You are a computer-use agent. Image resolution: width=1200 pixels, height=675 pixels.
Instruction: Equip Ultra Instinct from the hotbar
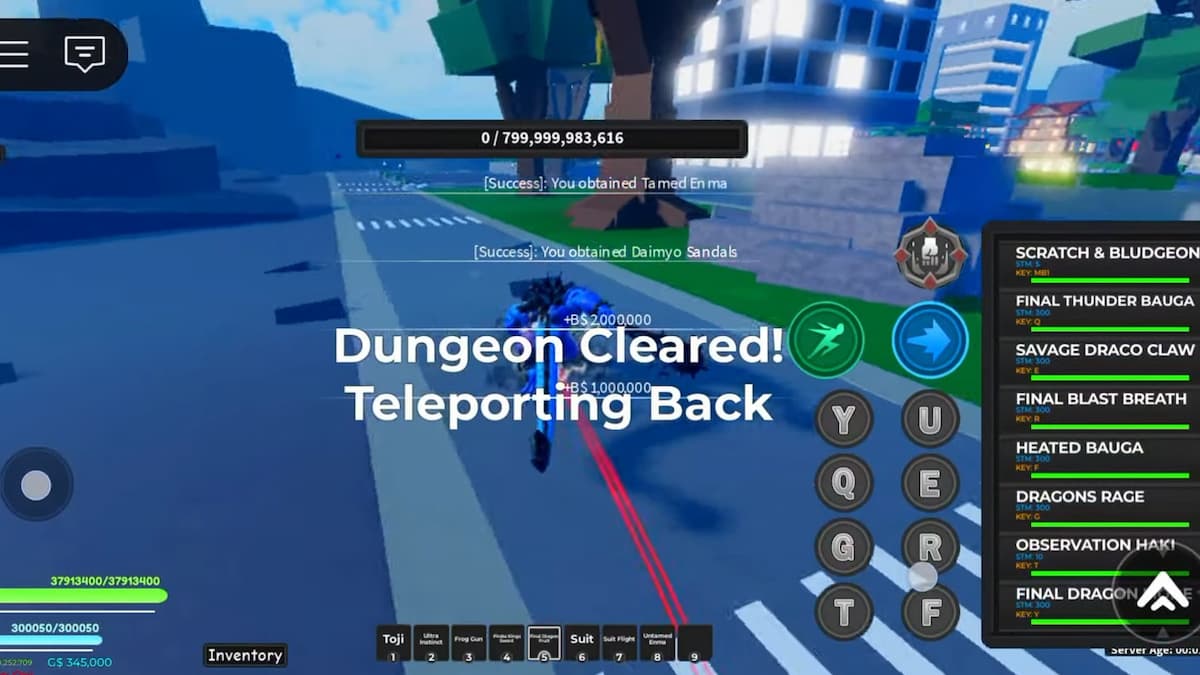pyautogui.click(x=431, y=643)
